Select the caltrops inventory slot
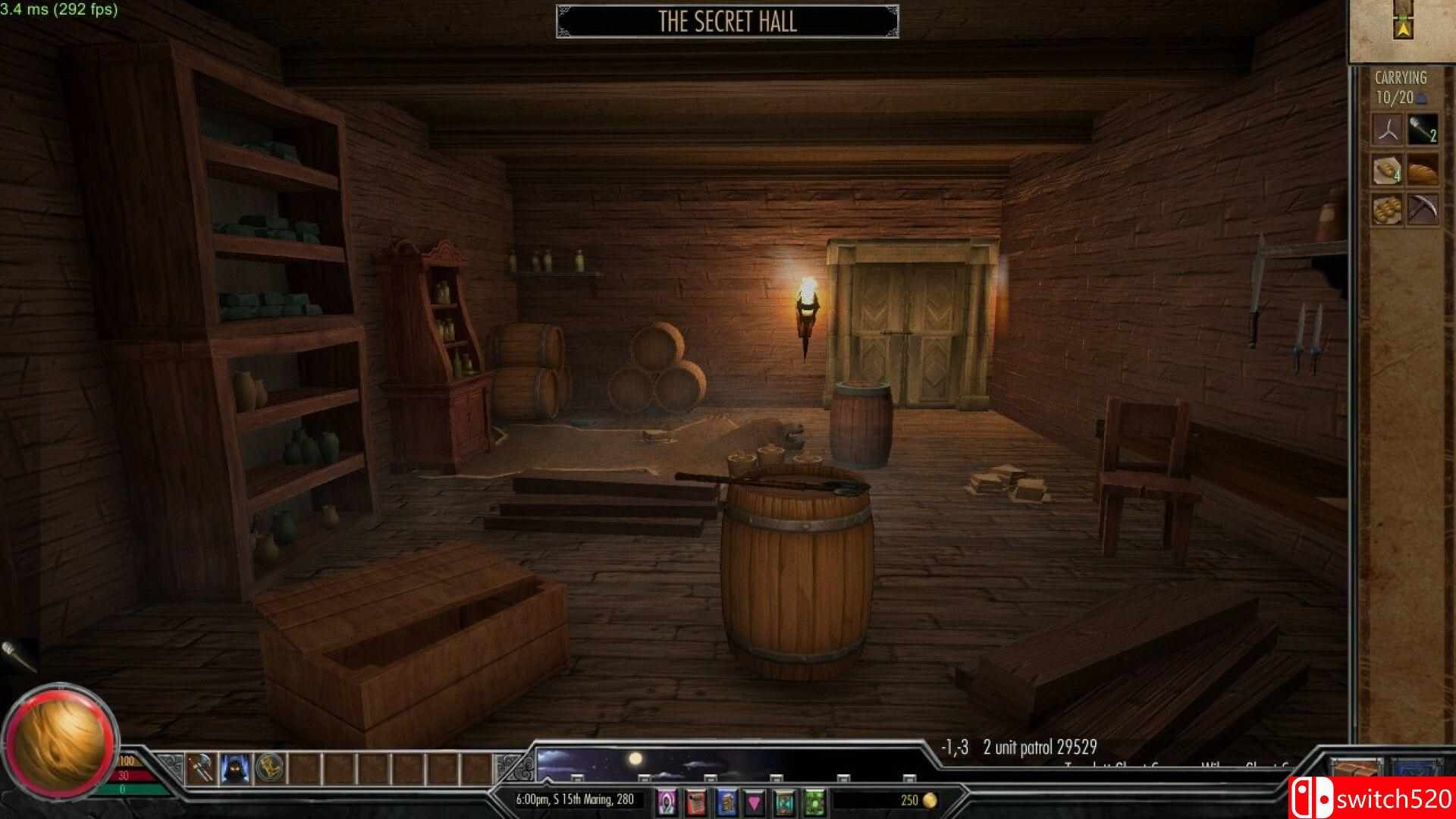1456x819 pixels. (1388, 130)
